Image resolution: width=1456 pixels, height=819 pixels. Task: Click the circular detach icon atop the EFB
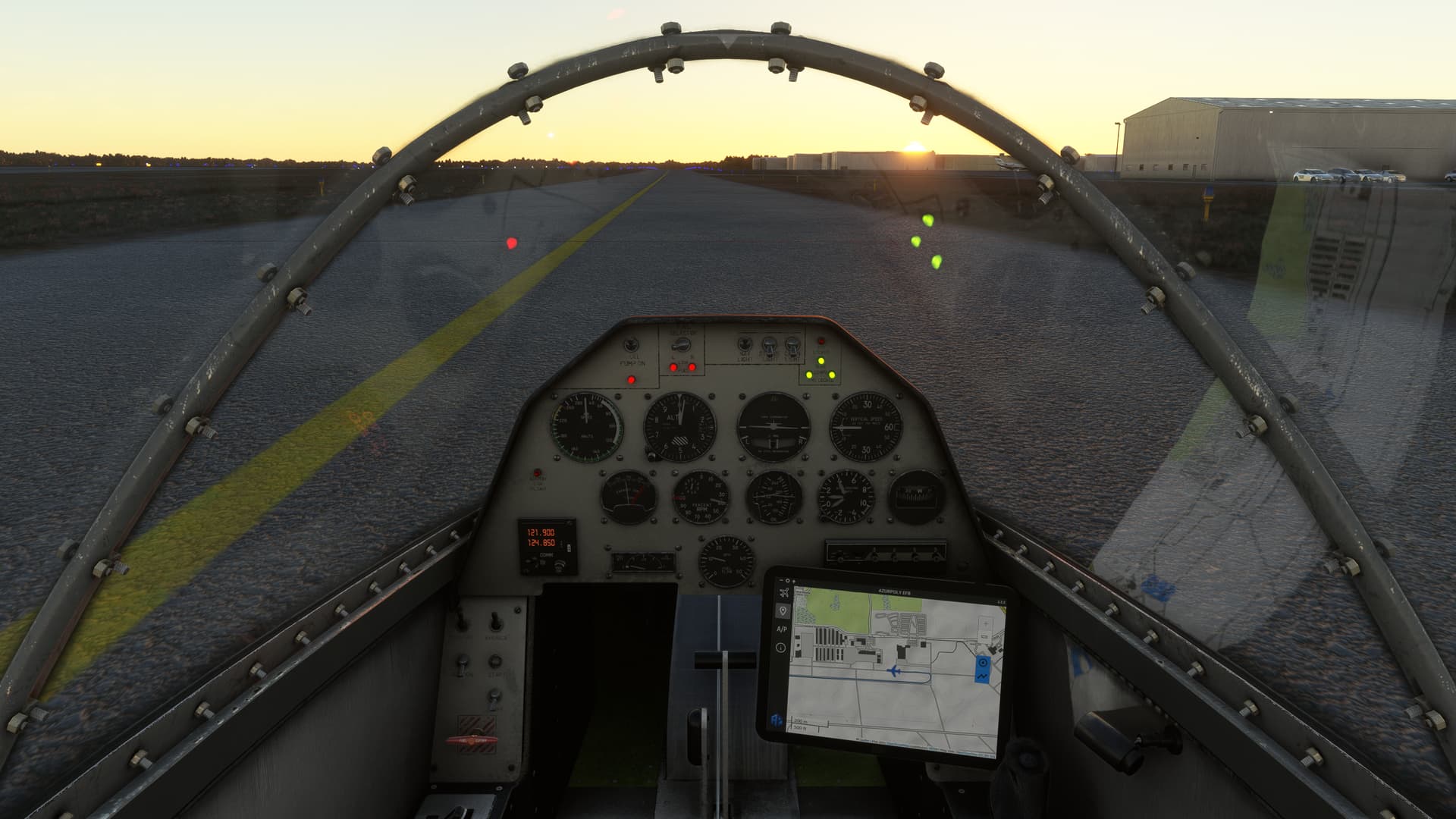787,580
